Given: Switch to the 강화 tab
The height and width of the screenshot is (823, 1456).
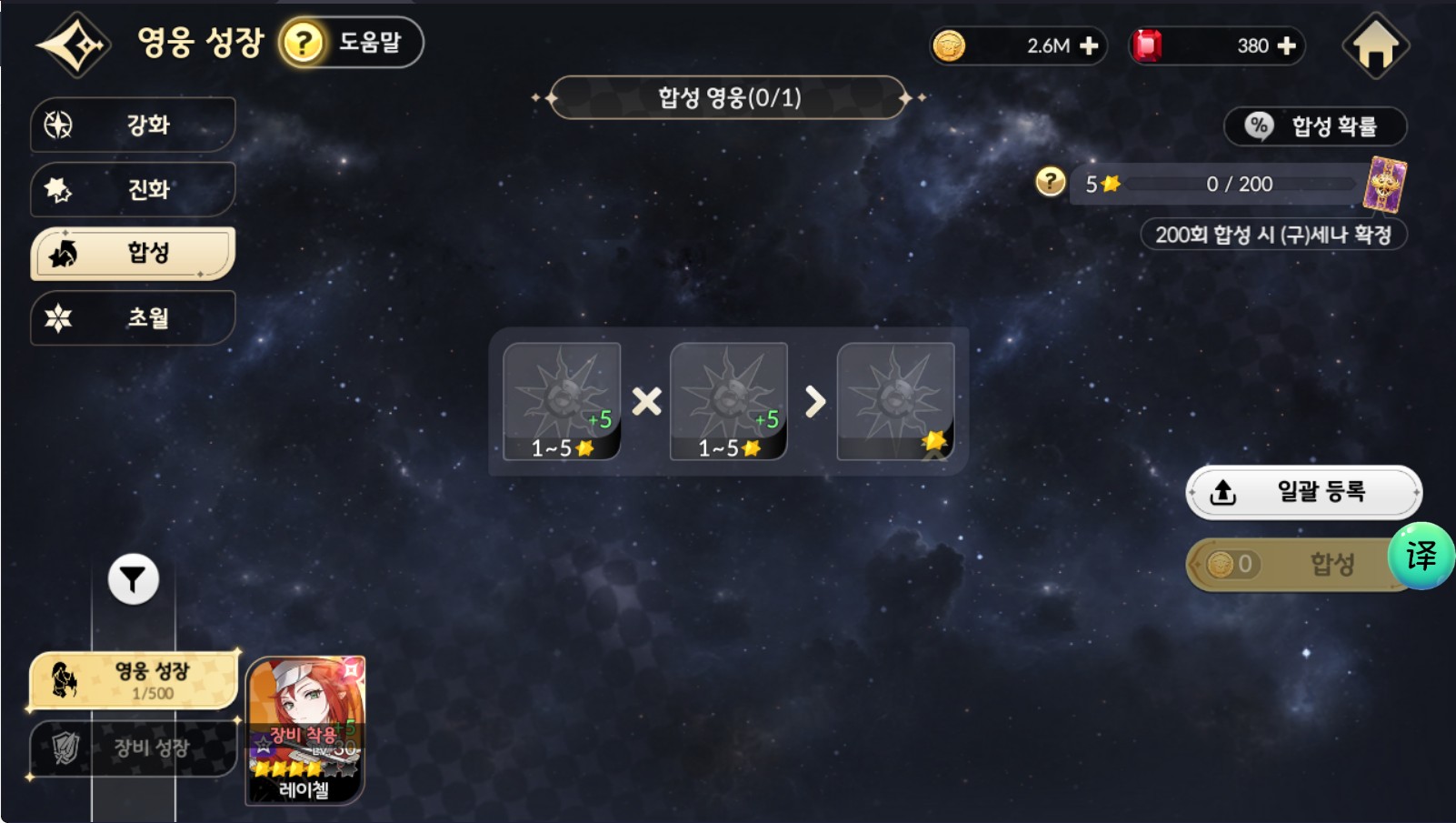Looking at the screenshot, I should coord(133,125).
